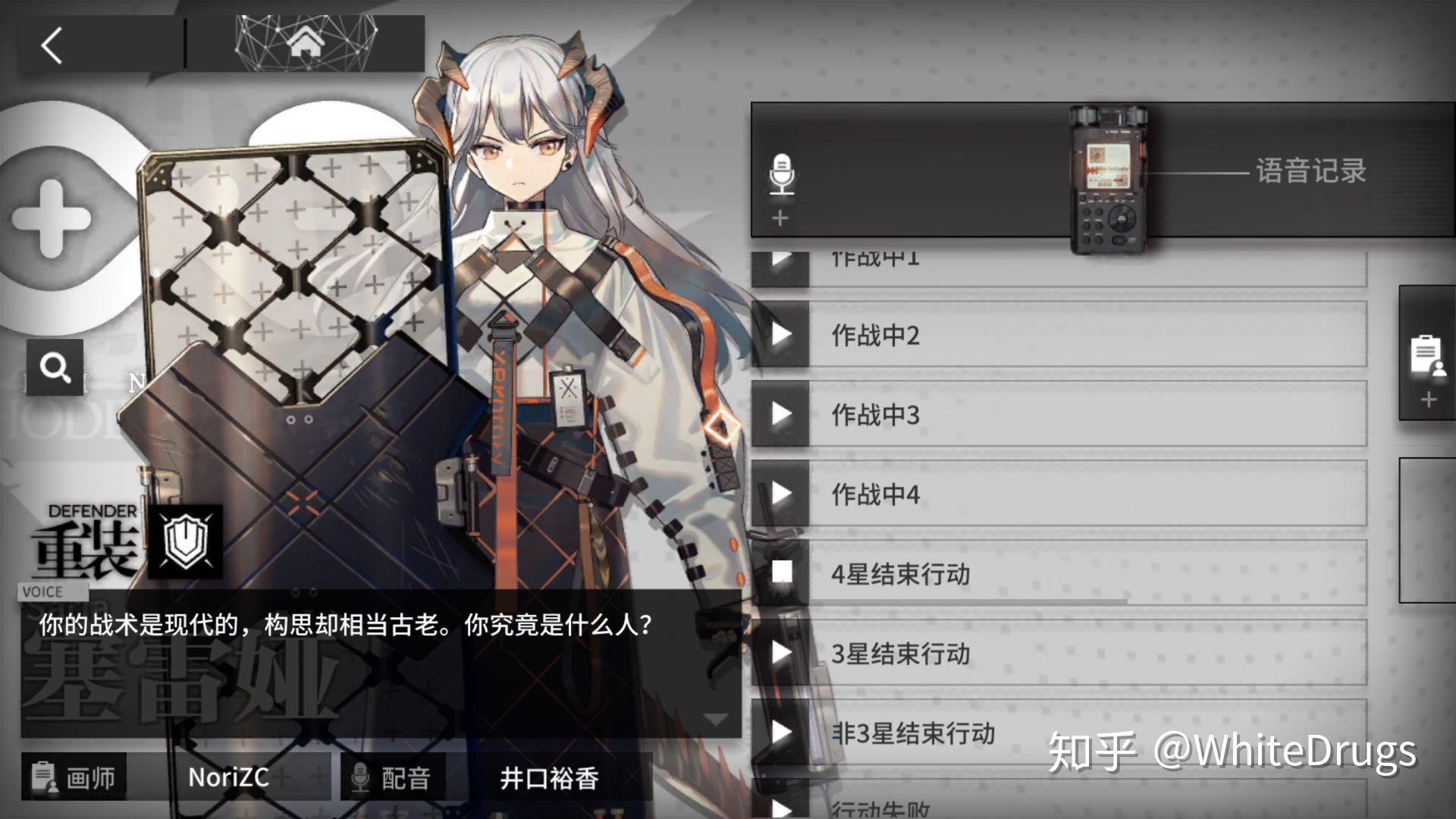Image resolution: width=1456 pixels, height=819 pixels.
Task: Click the 配音 microphone icon at bottom
Action: 362,778
